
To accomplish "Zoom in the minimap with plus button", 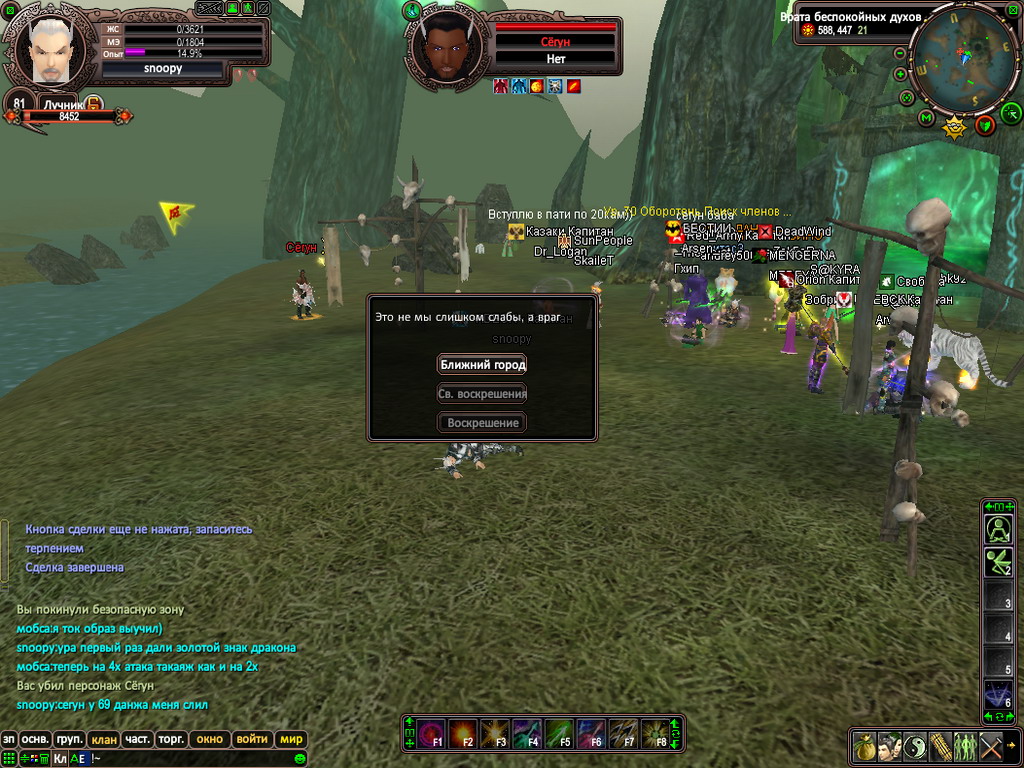I will [900, 74].
